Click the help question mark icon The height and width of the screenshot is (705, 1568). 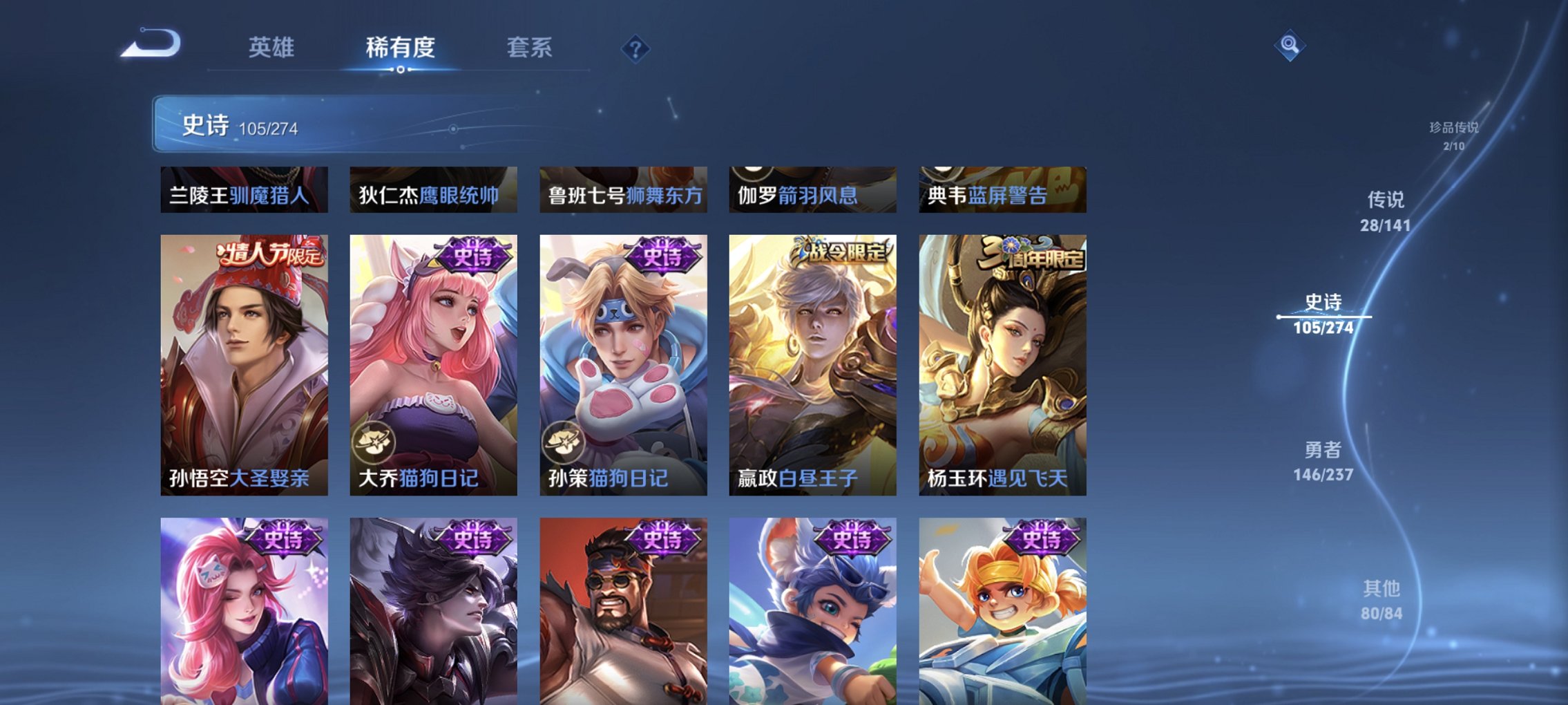635,48
